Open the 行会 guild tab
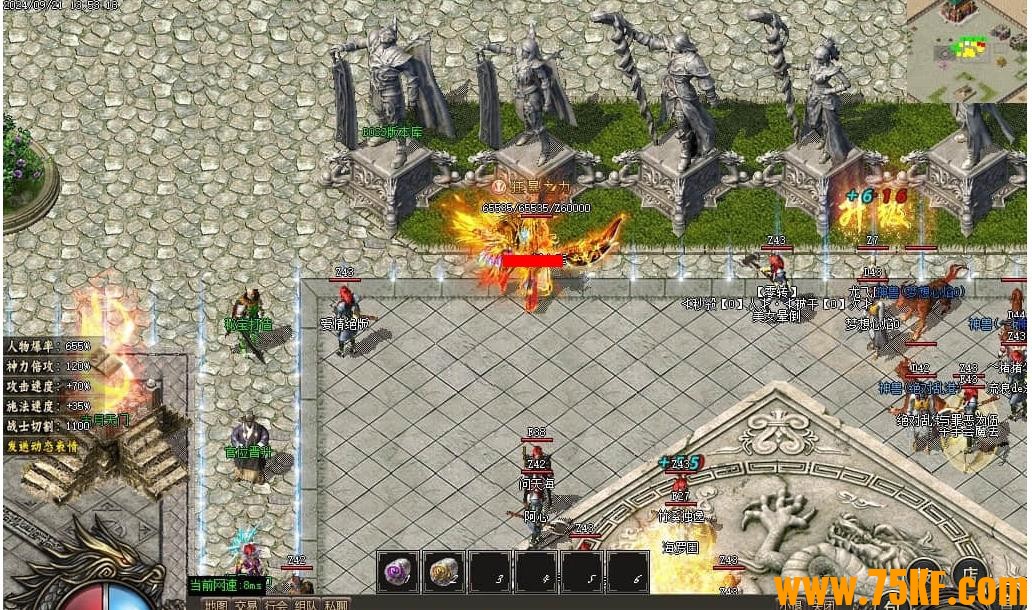This screenshot has width=1032, height=610. click(x=276, y=604)
